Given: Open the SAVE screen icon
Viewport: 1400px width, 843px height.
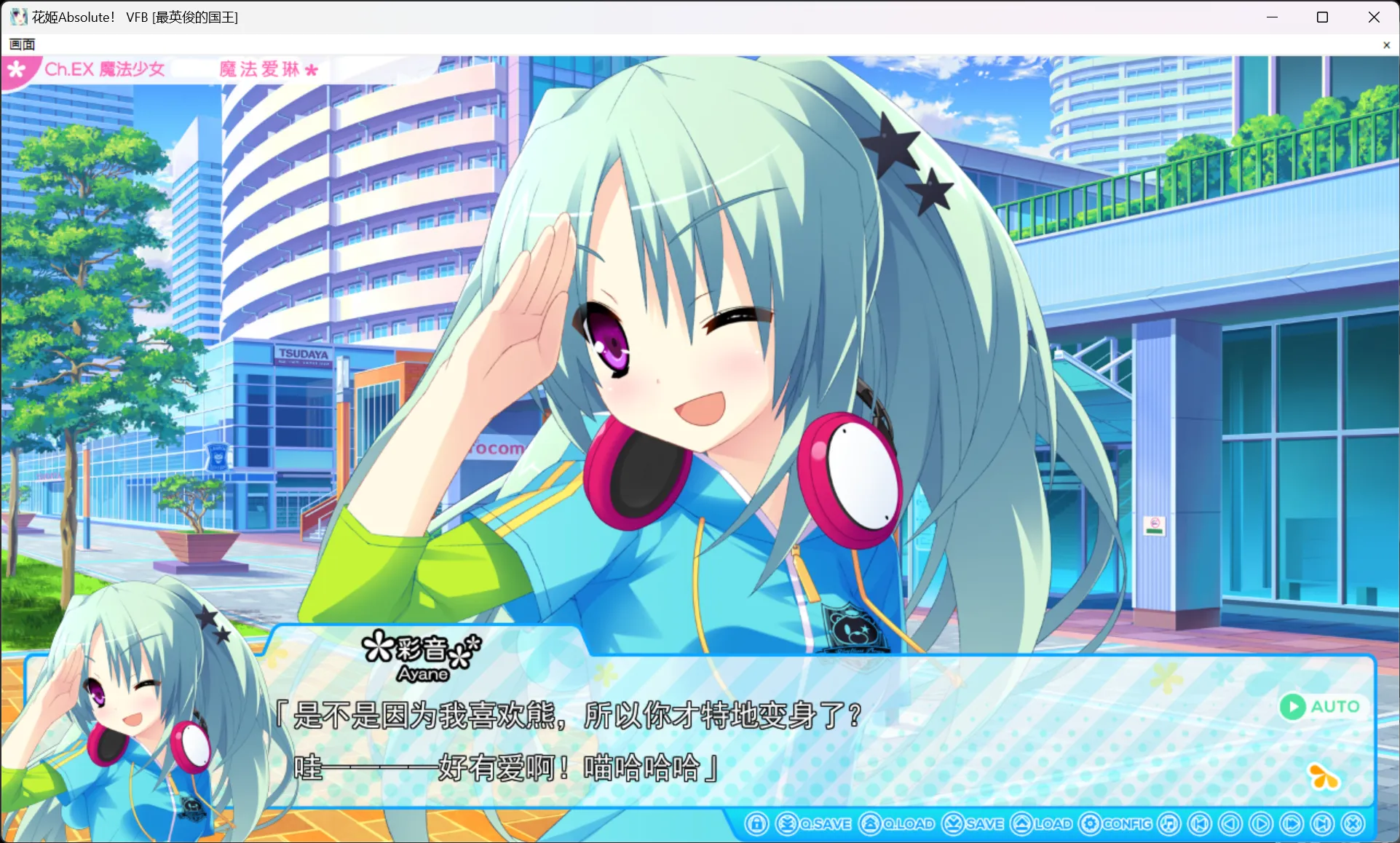Looking at the screenshot, I should (954, 824).
